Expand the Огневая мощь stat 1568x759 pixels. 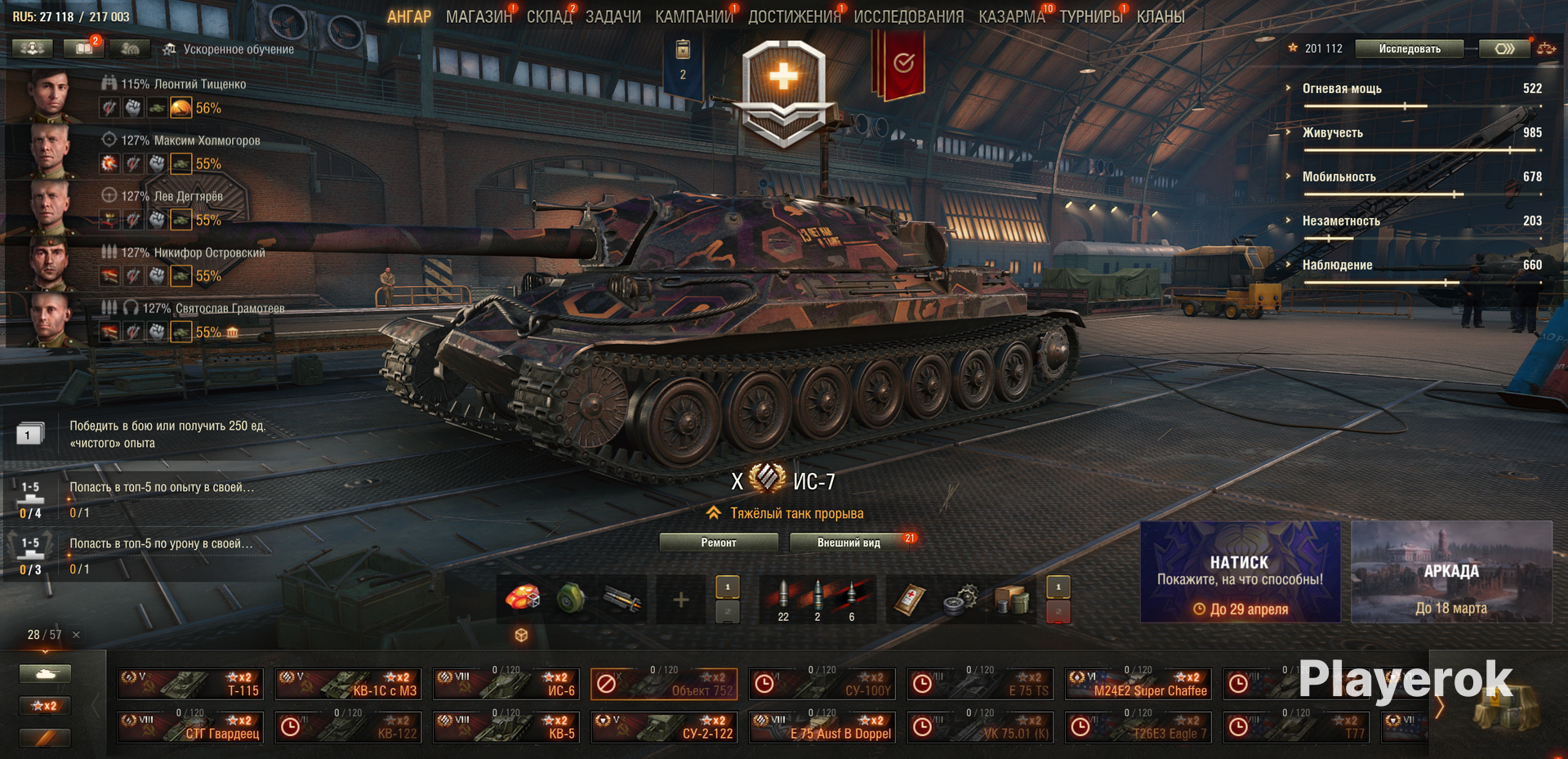(1341, 88)
